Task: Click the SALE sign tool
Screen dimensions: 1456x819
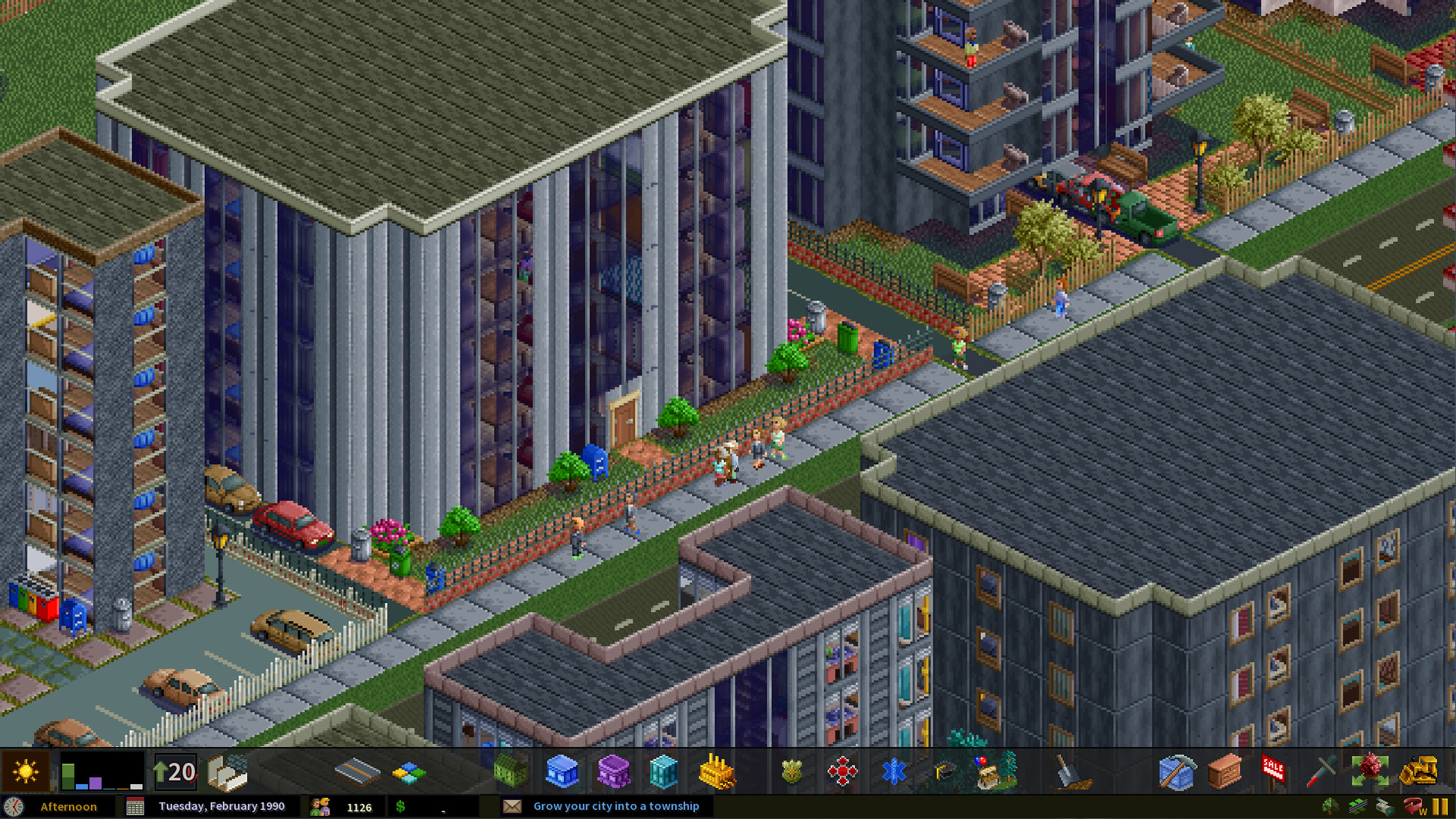Action: [1272, 770]
